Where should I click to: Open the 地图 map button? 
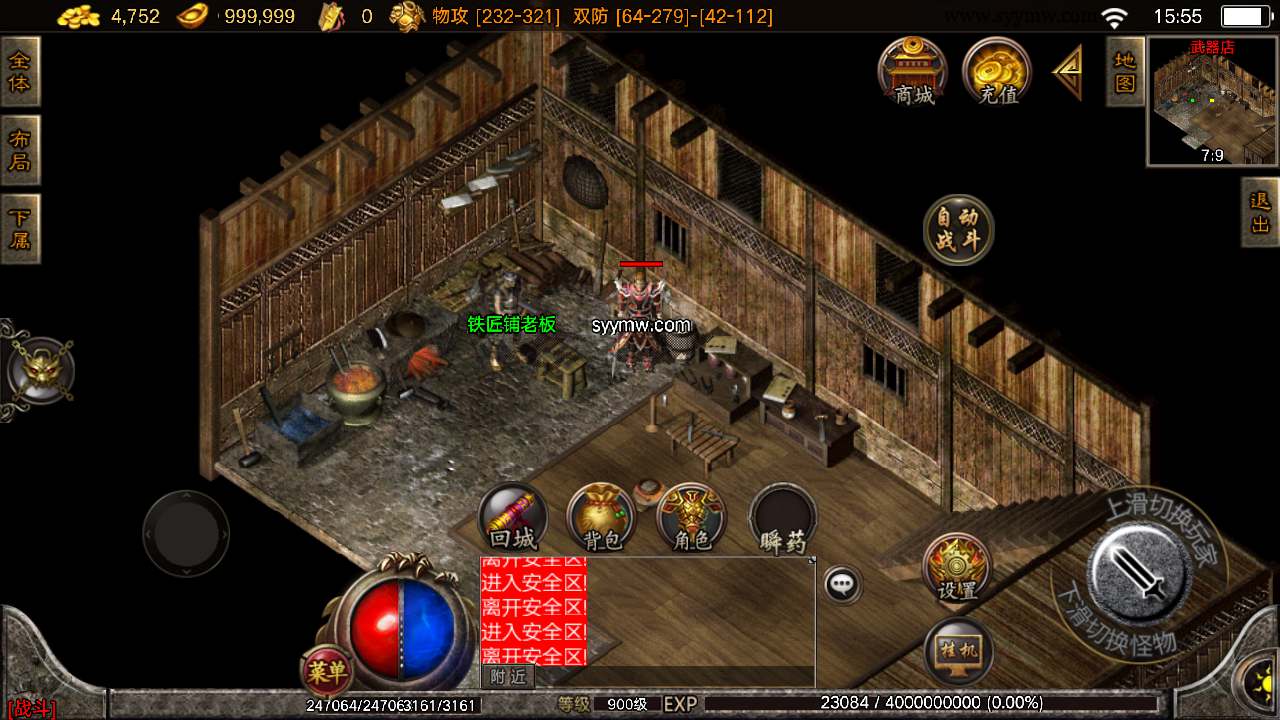tap(1125, 71)
